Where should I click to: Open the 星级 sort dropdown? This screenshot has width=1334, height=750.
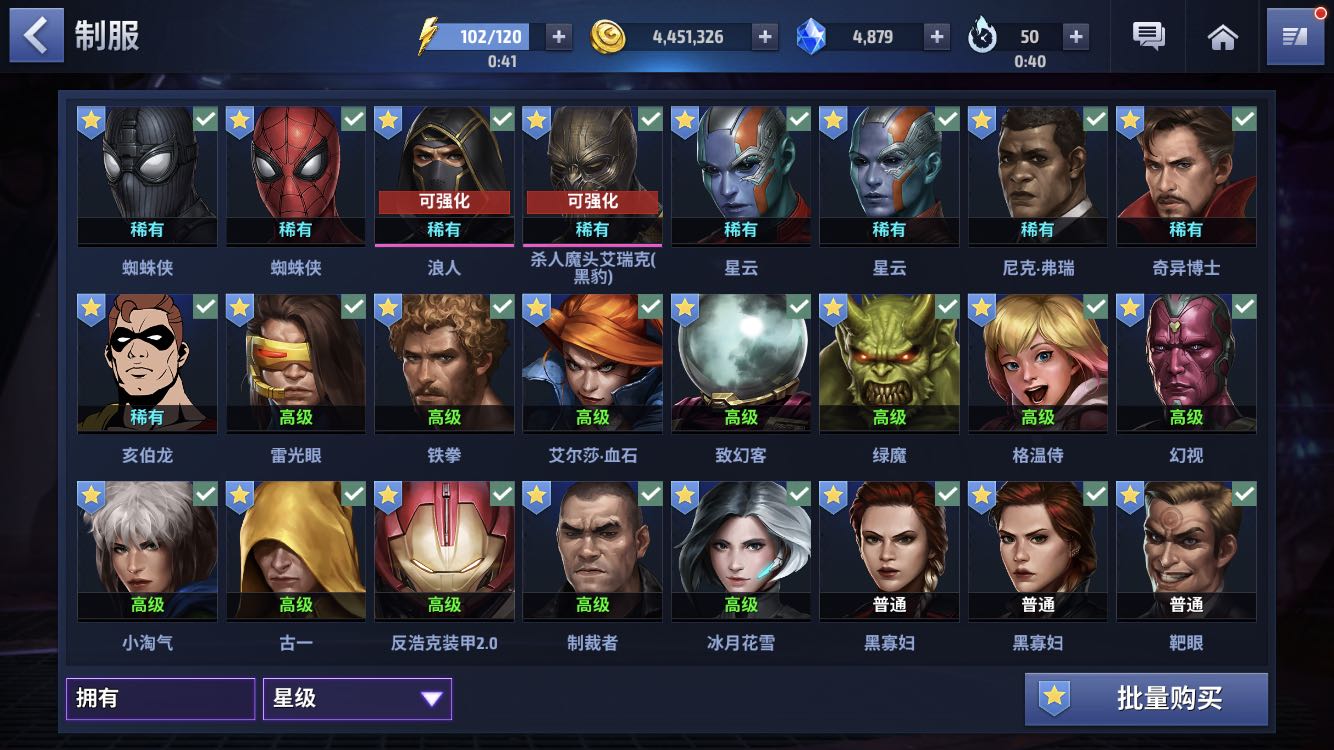pos(357,698)
